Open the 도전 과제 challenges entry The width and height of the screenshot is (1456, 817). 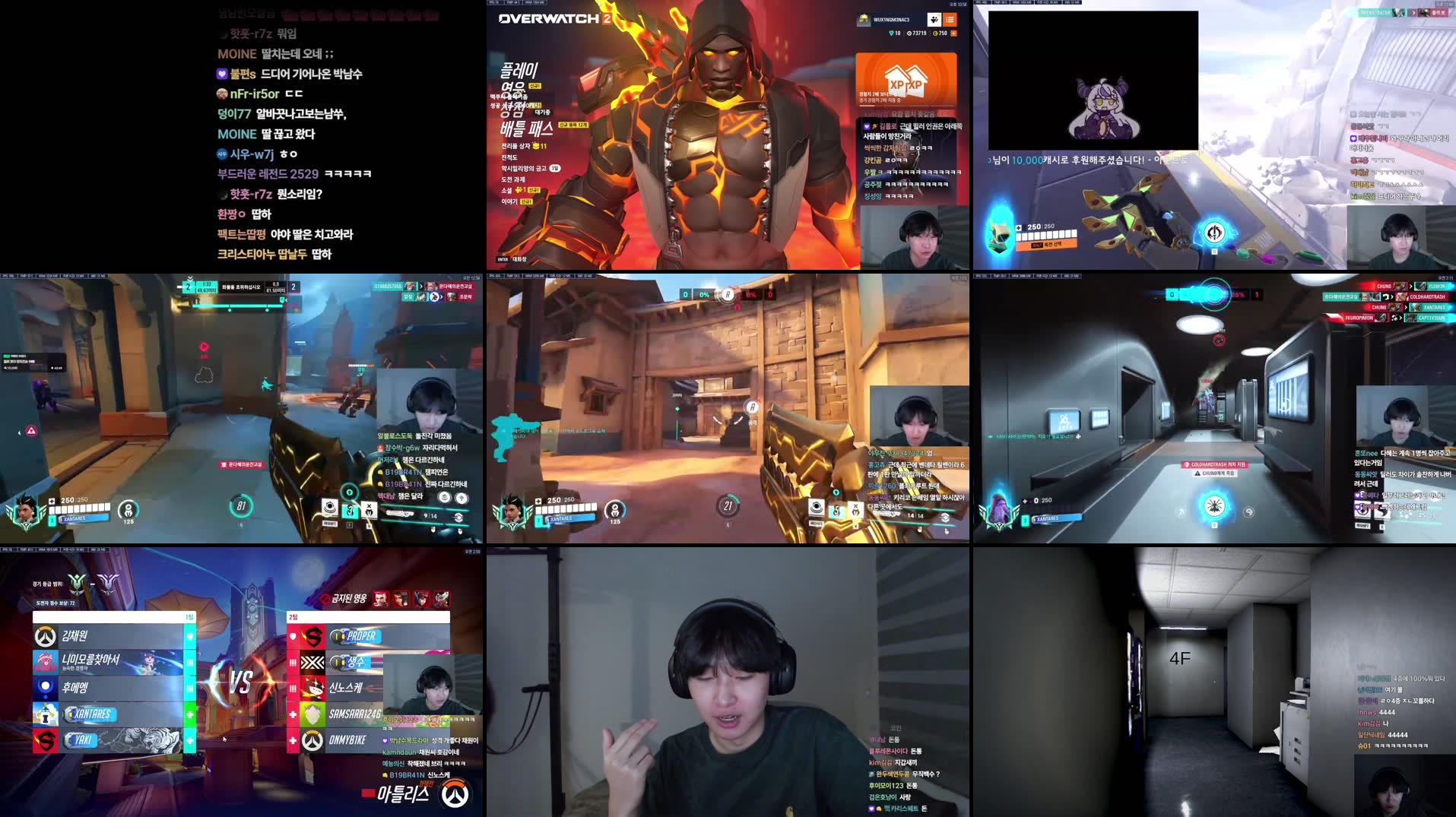(x=513, y=179)
